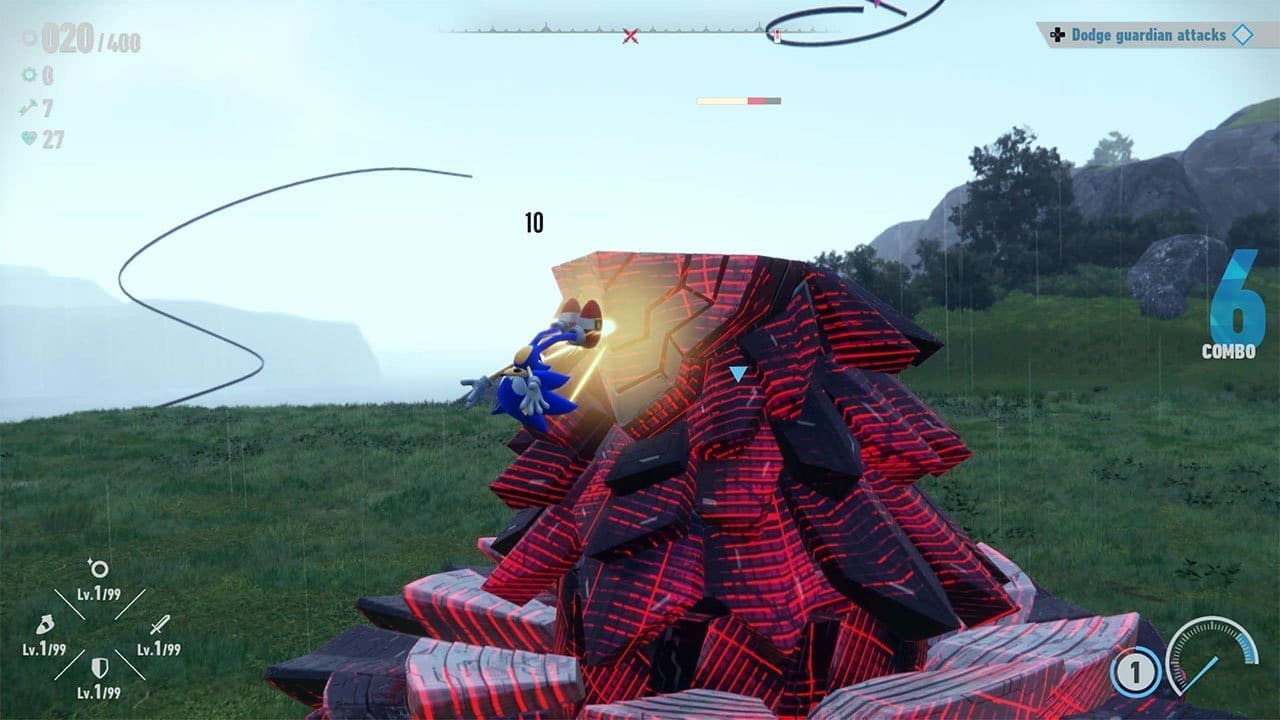Select the cogwheel gear collectible icon
The width and height of the screenshot is (1280, 720).
[x=29, y=75]
